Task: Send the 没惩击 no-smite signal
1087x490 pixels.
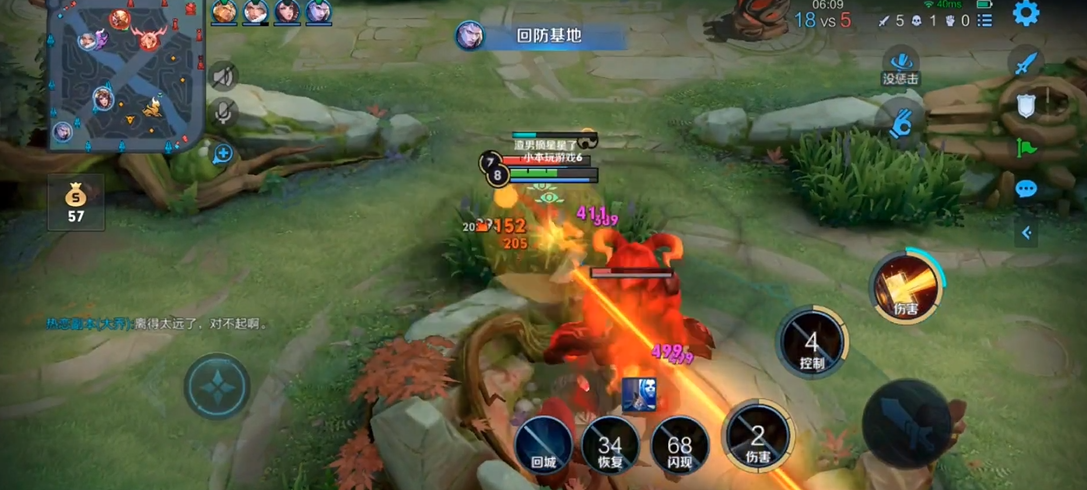Action: [901, 66]
